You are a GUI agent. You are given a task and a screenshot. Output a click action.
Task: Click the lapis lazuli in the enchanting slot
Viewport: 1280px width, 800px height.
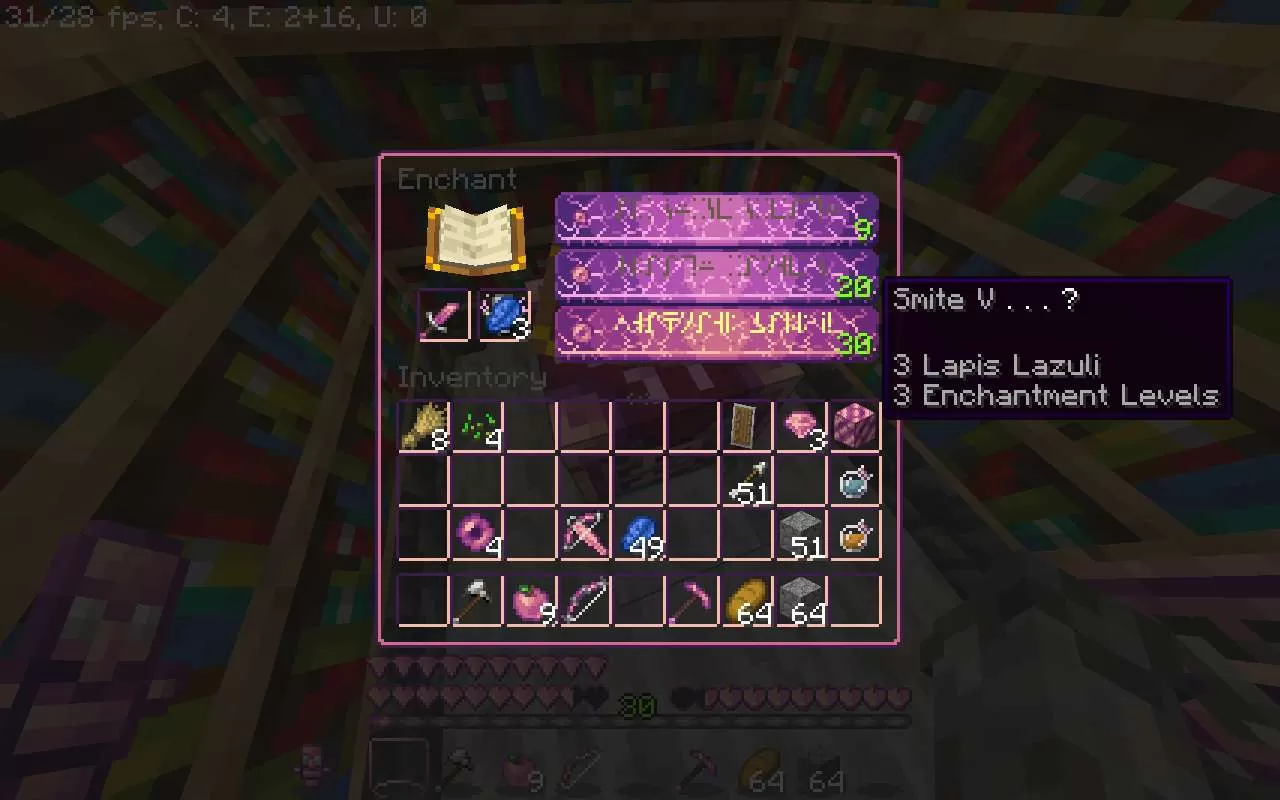(506, 316)
